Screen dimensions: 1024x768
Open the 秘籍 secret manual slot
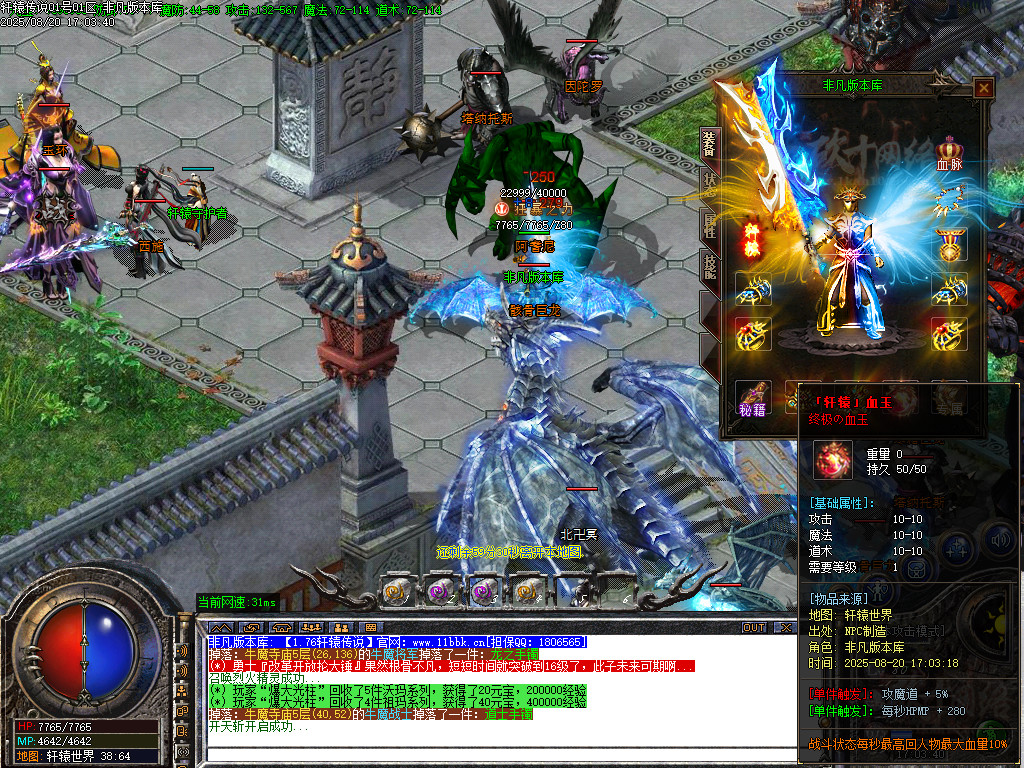tap(753, 397)
